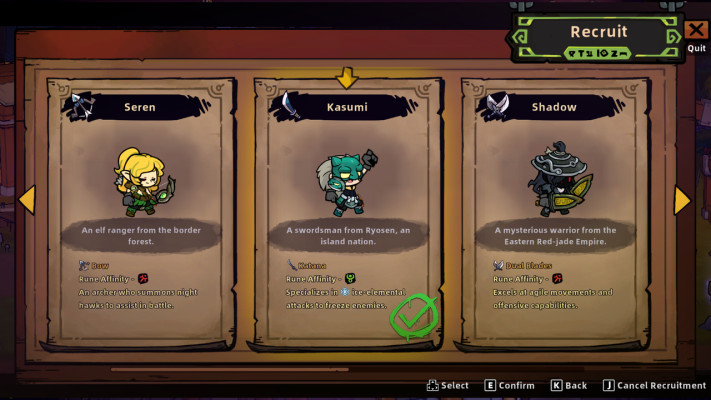Click the green checkmark on Kasumi

[413, 317]
